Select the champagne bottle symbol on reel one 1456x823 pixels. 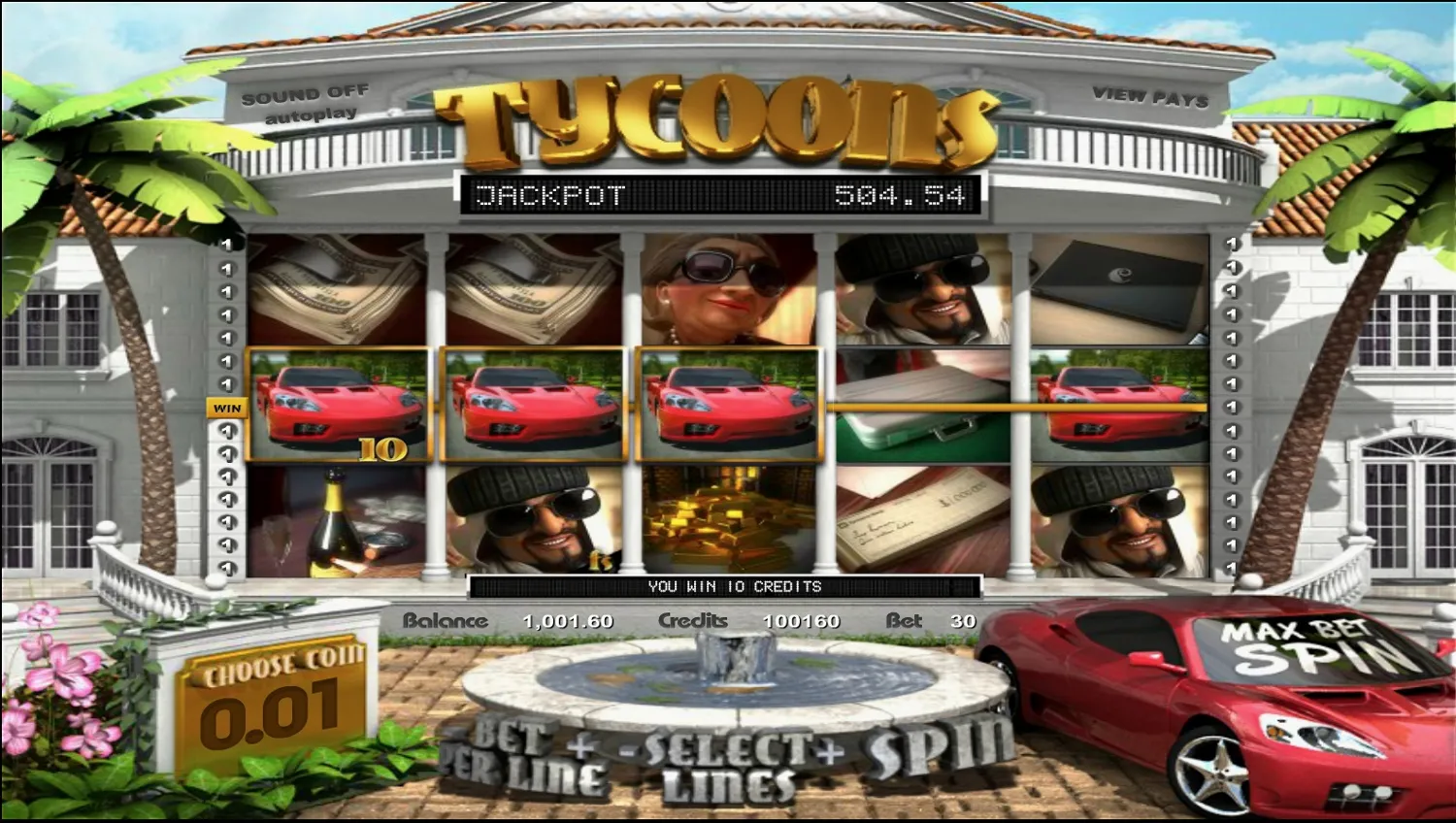[x=335, y=519]
